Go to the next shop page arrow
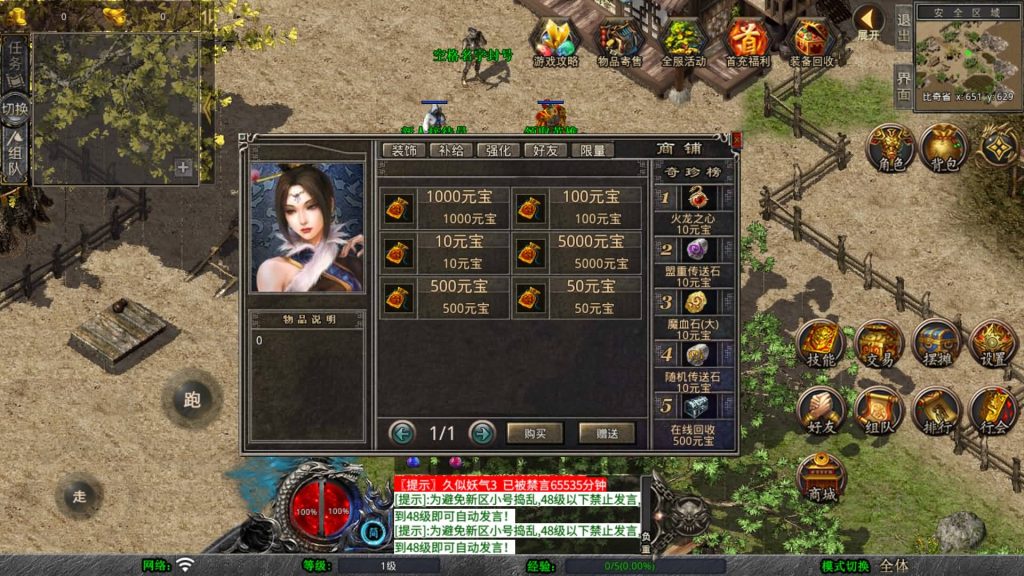This screenshot has width=1024, height=576. click(482, 433)
